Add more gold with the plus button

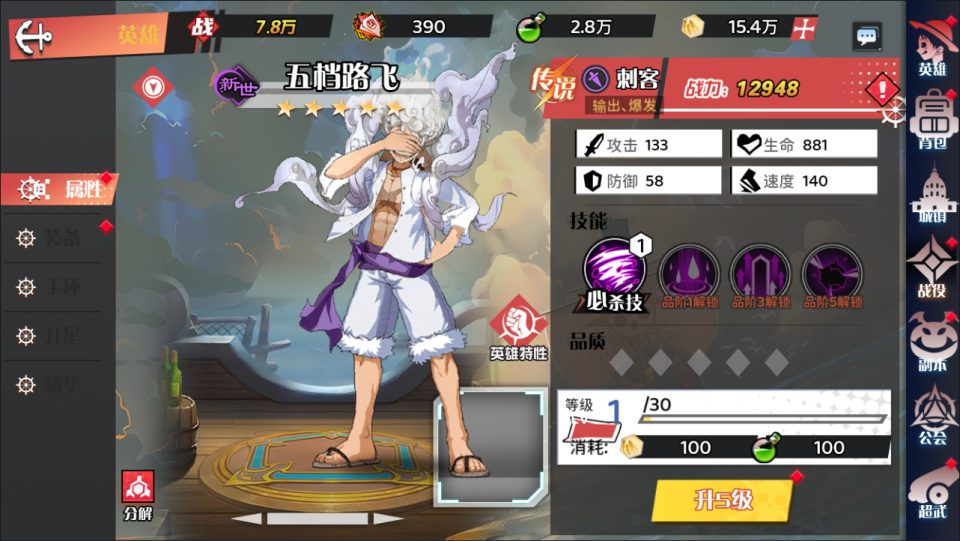pyautogui.click(x=801, y=28)
